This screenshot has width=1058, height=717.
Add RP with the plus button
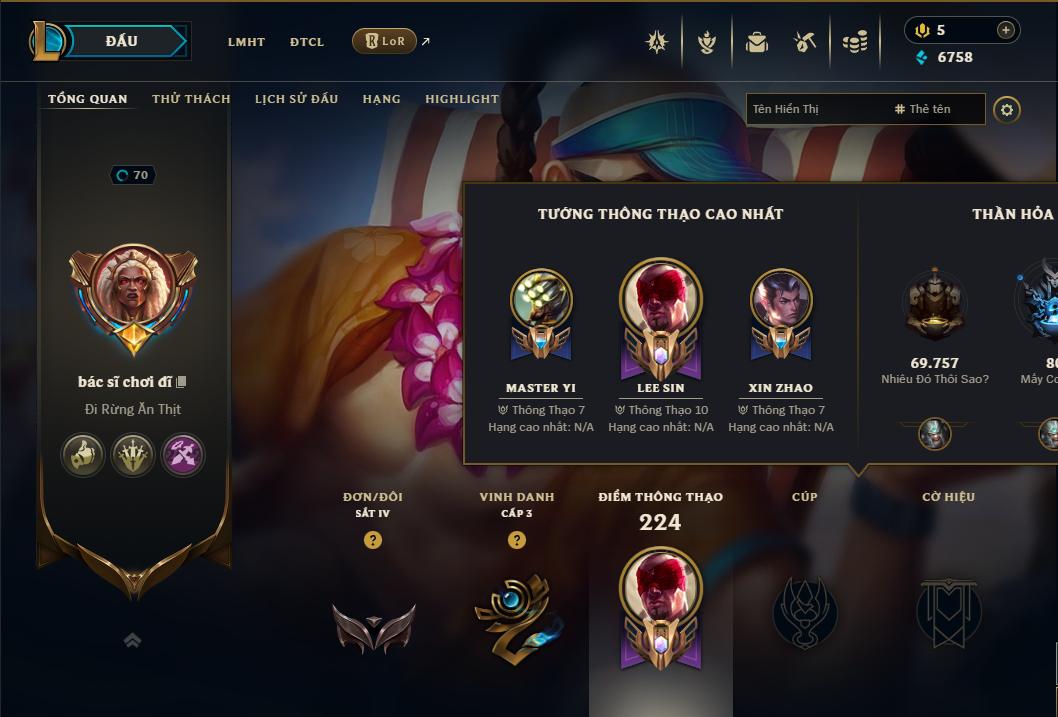tap(1005, 30)
